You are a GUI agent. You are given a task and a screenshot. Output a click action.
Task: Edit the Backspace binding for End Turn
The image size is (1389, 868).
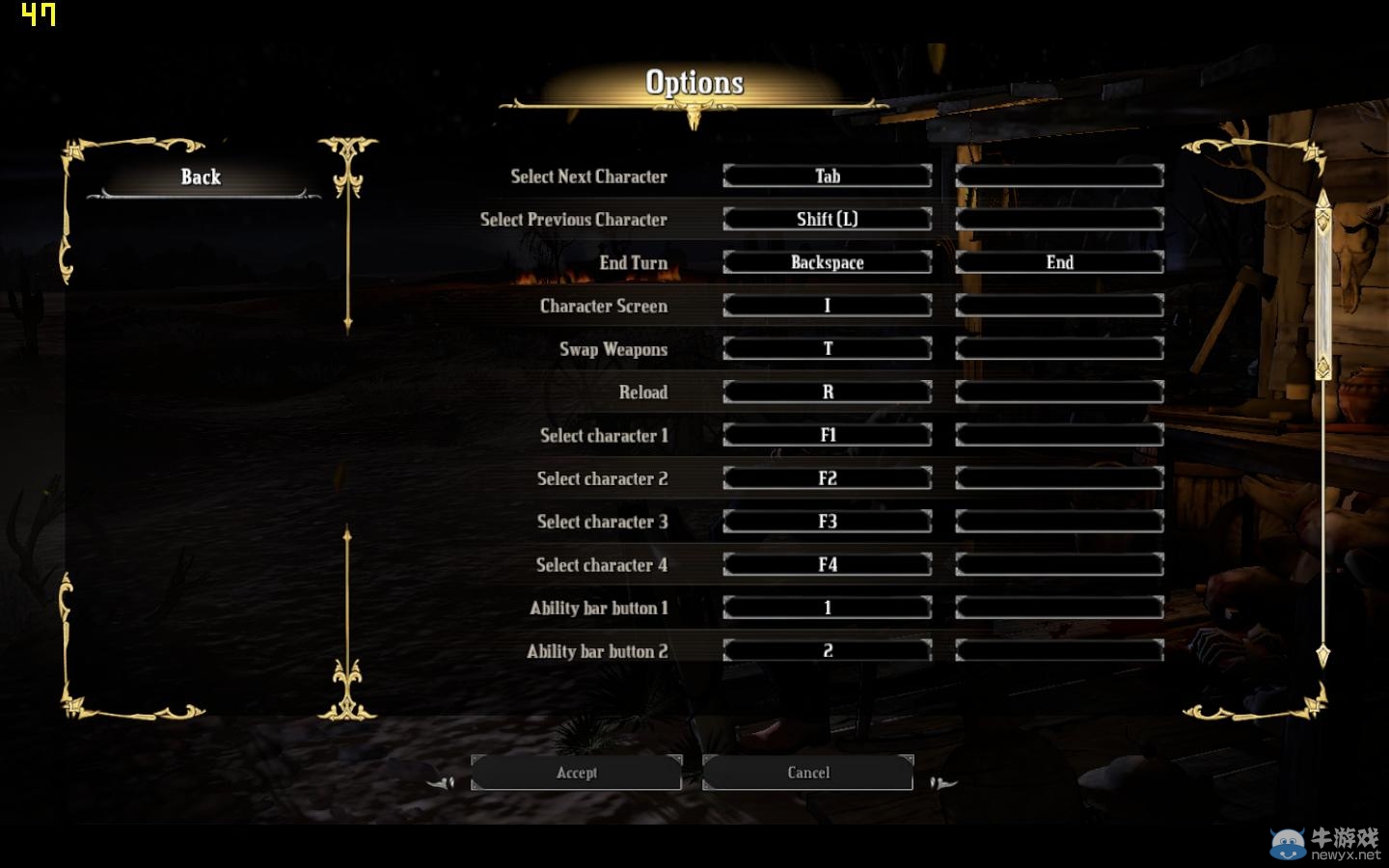coord(827,262)
